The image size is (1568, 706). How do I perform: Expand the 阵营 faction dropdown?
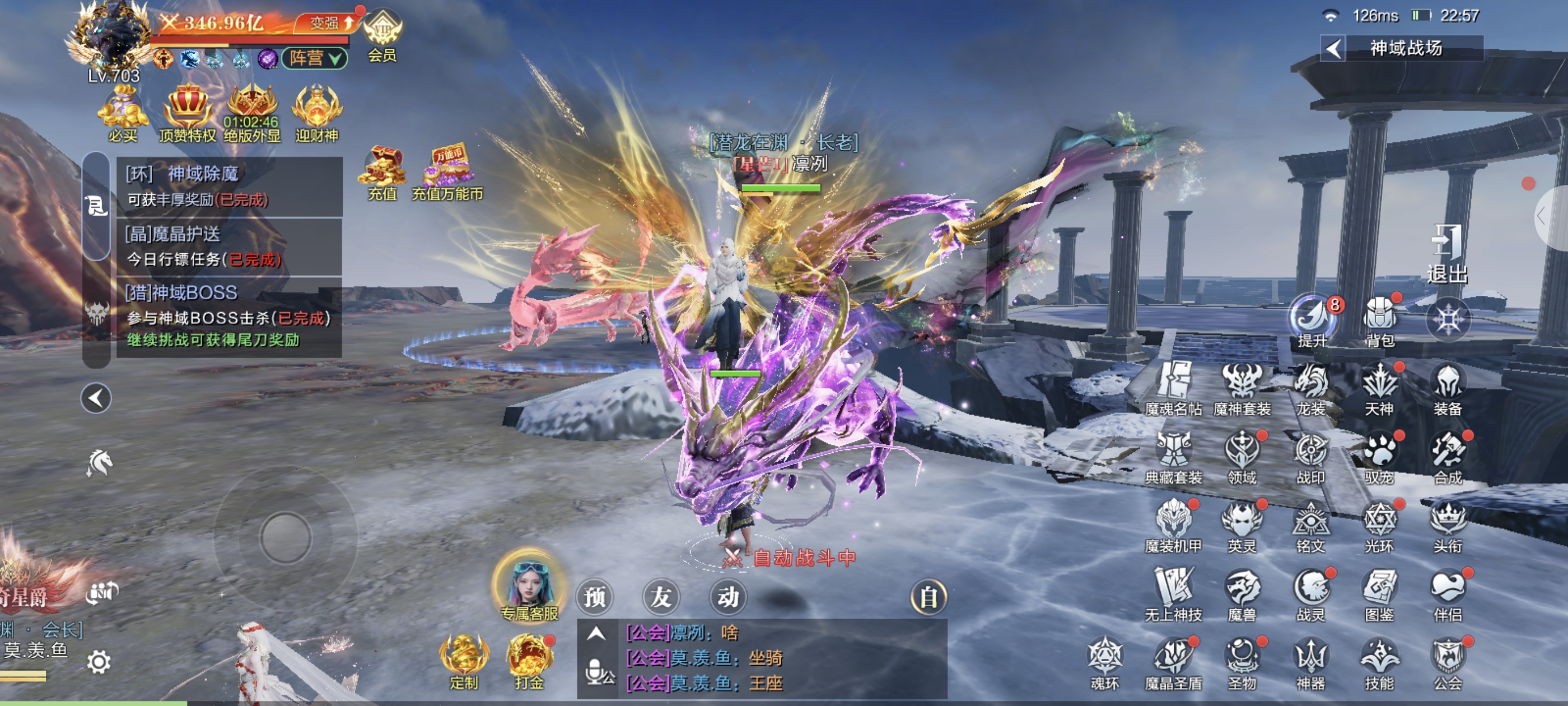coord(315,58)
